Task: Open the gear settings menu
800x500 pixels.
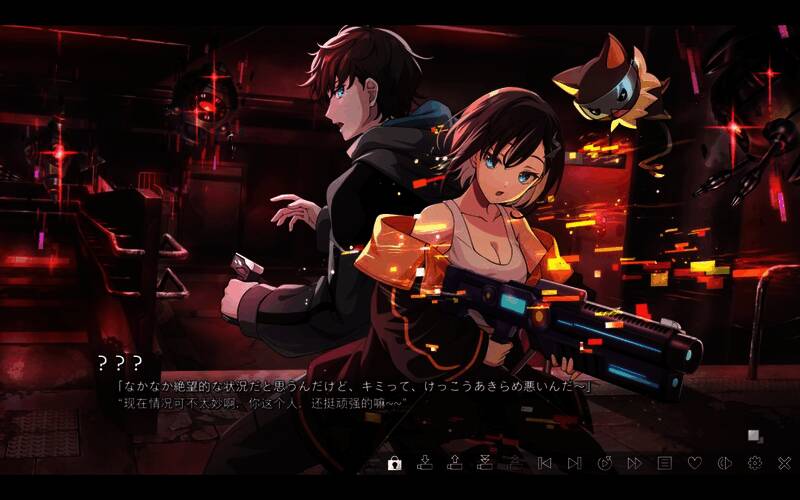Action: click(x=755, y=463)
